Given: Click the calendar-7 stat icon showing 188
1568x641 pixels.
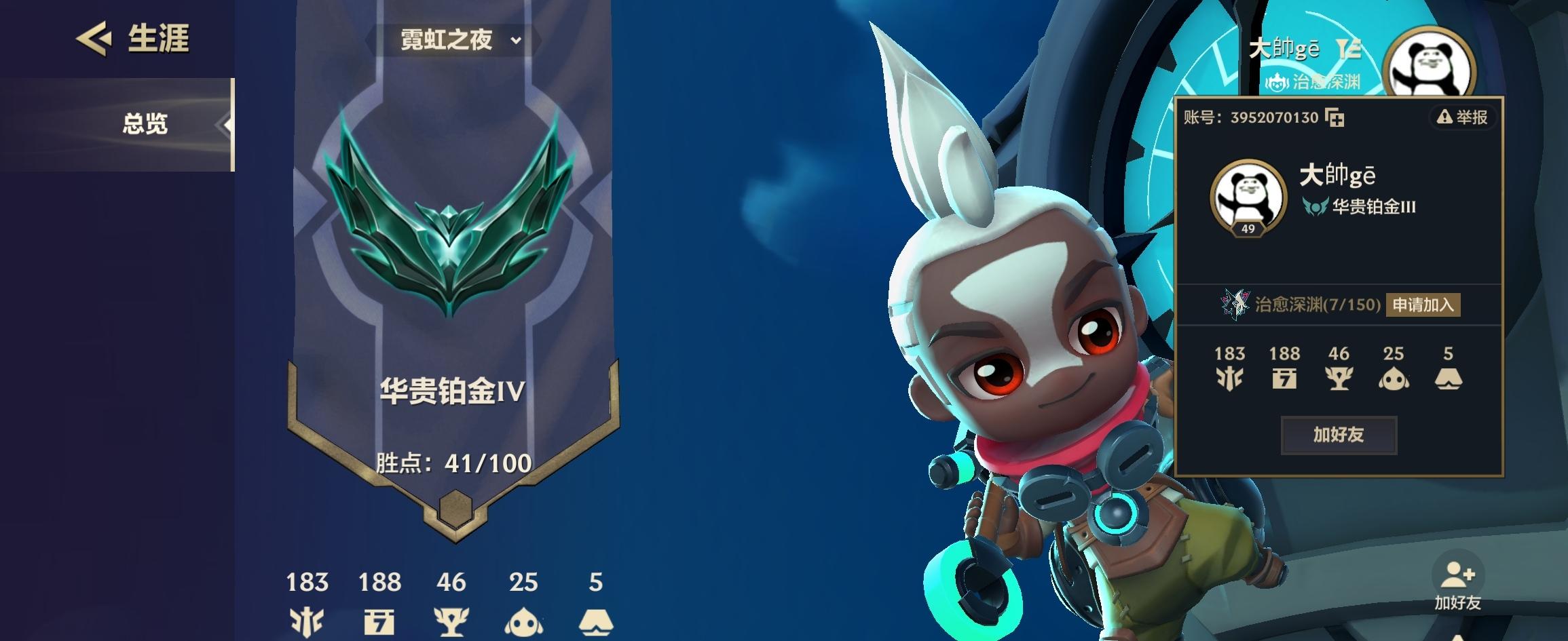Looking at the screenshot, I should [379, 621].
